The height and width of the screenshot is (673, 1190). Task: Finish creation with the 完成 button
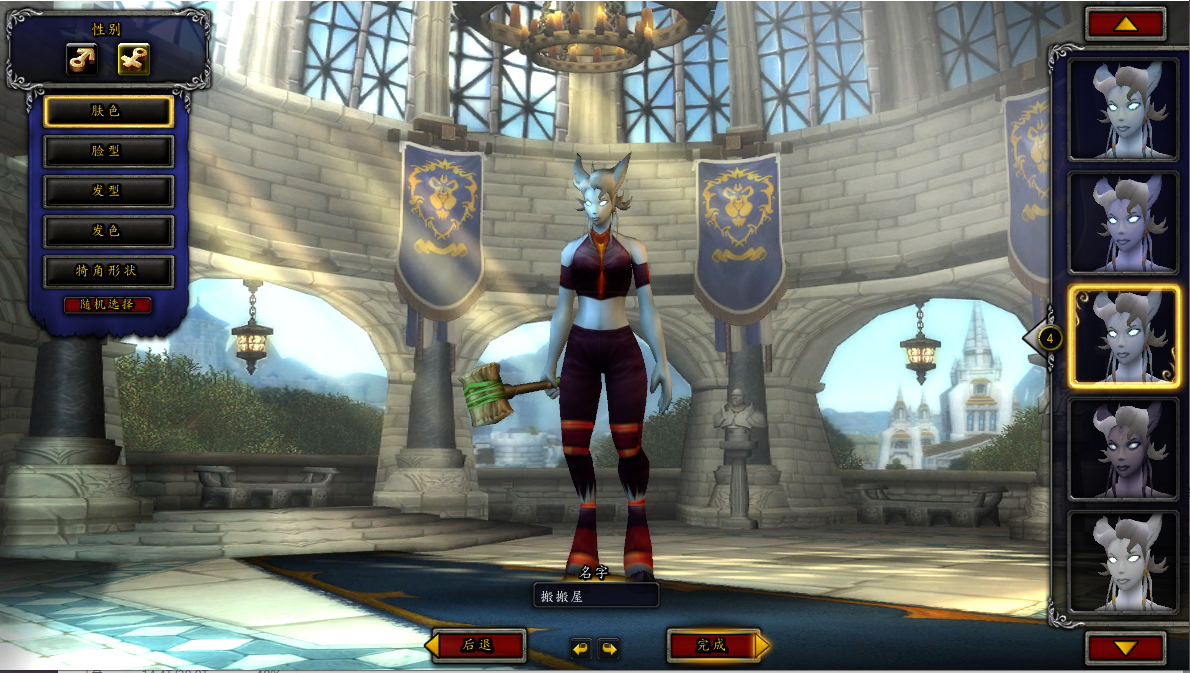713,645
